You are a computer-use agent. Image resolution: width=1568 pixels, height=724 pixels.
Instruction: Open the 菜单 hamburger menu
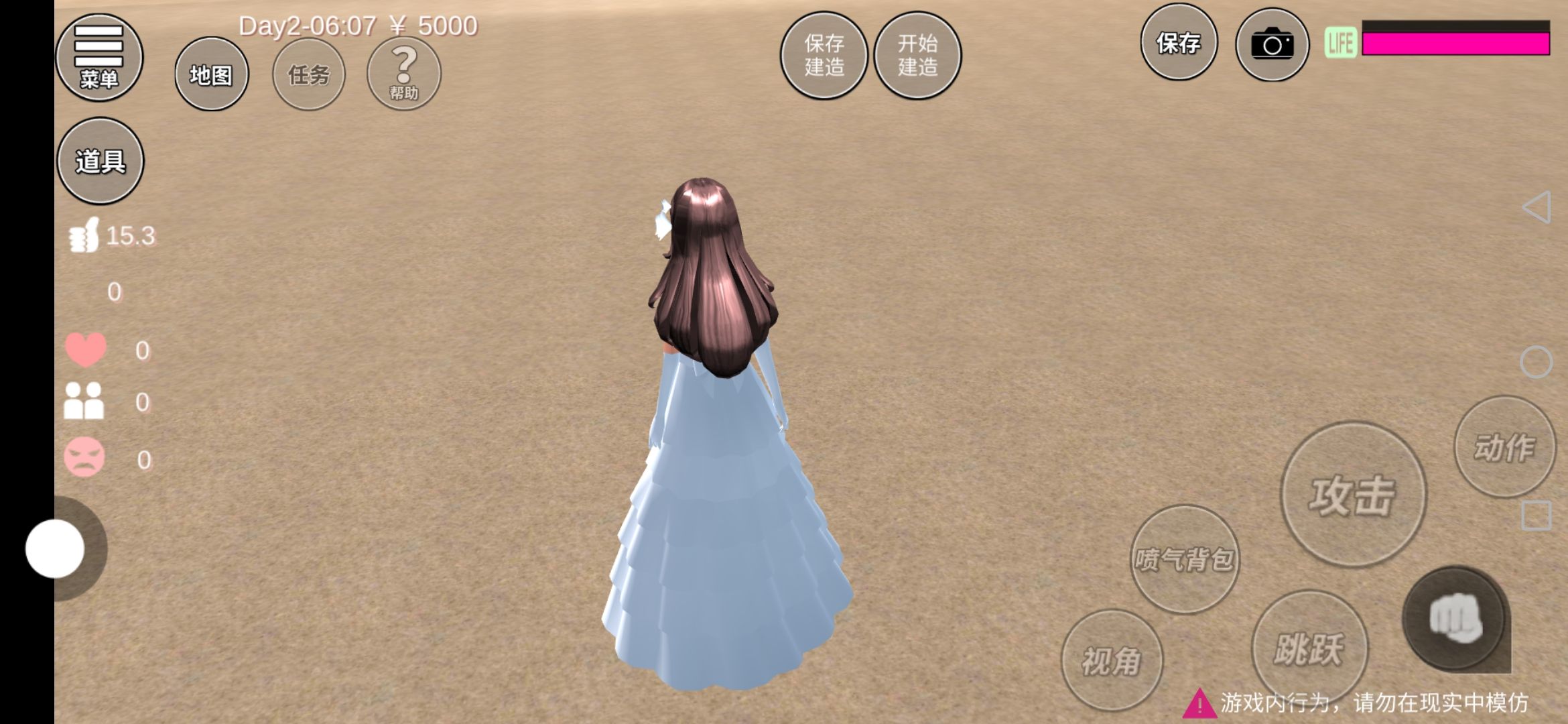point(99,58)
